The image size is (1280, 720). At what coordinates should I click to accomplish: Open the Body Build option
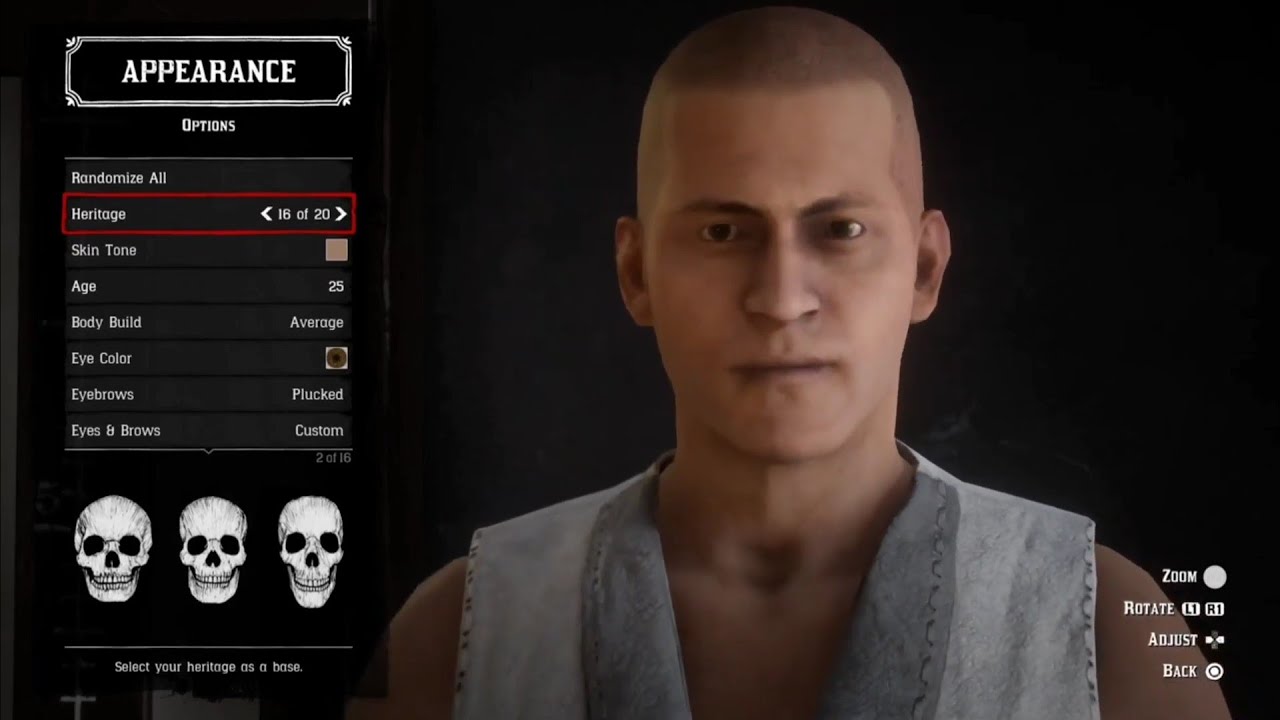[208, 322]
